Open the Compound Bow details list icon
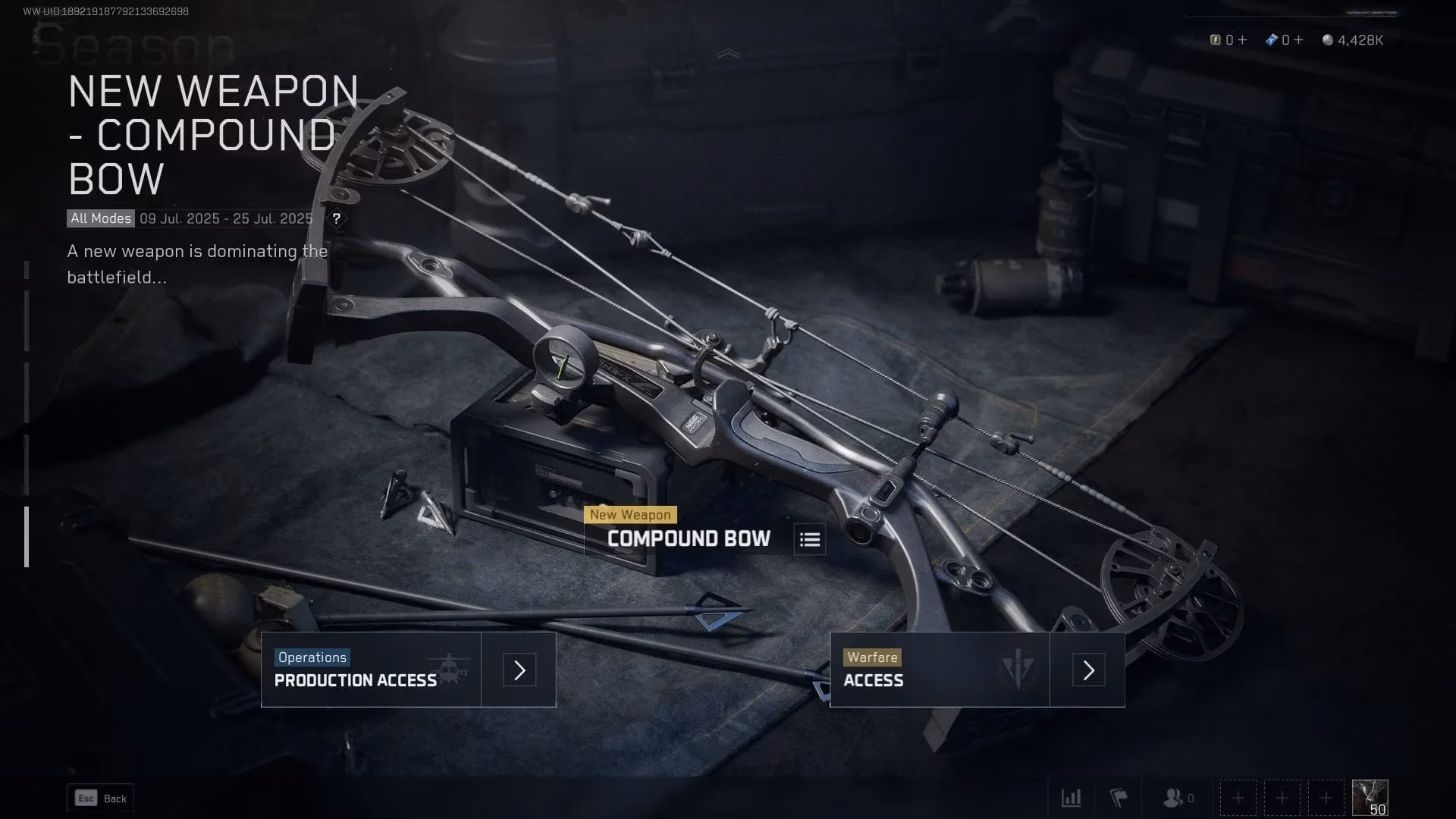The height and width of the screenshot is (819, 1456). (808, 539)
